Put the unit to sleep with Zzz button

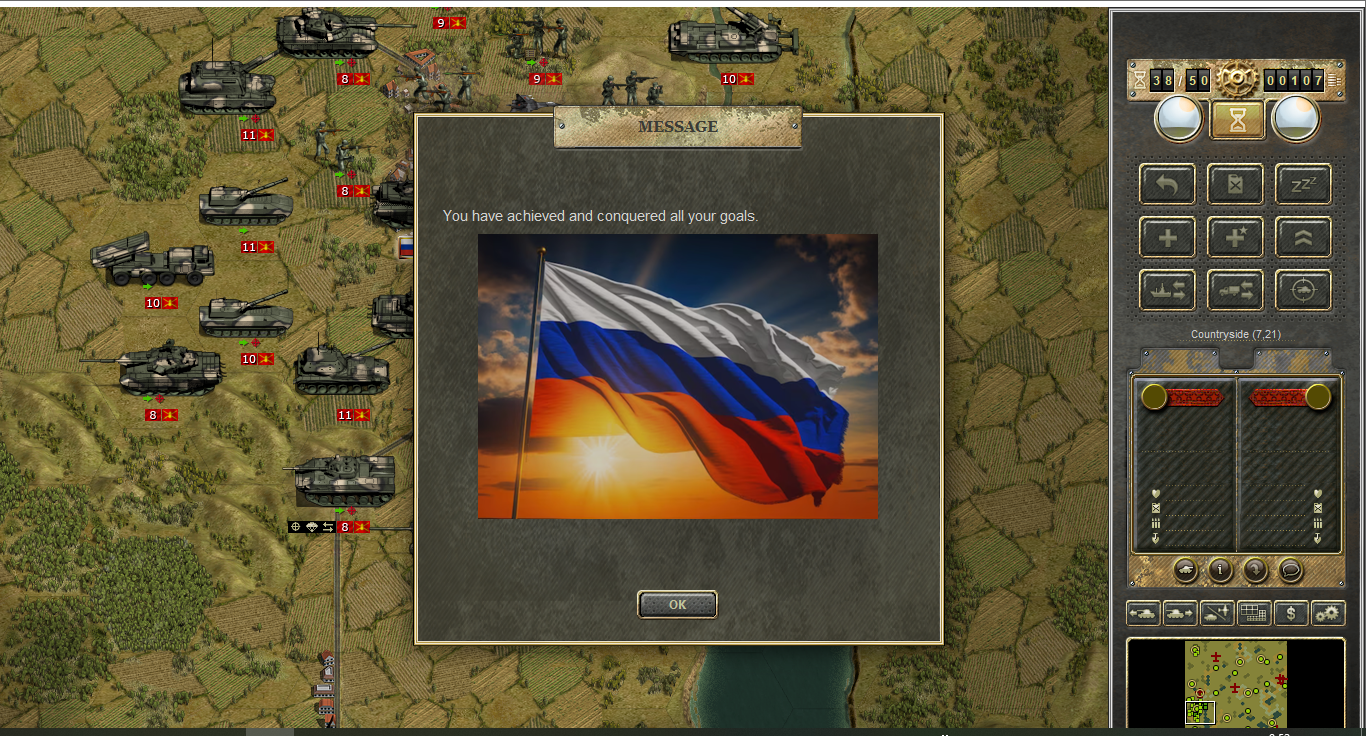(x=1303, y=184)
